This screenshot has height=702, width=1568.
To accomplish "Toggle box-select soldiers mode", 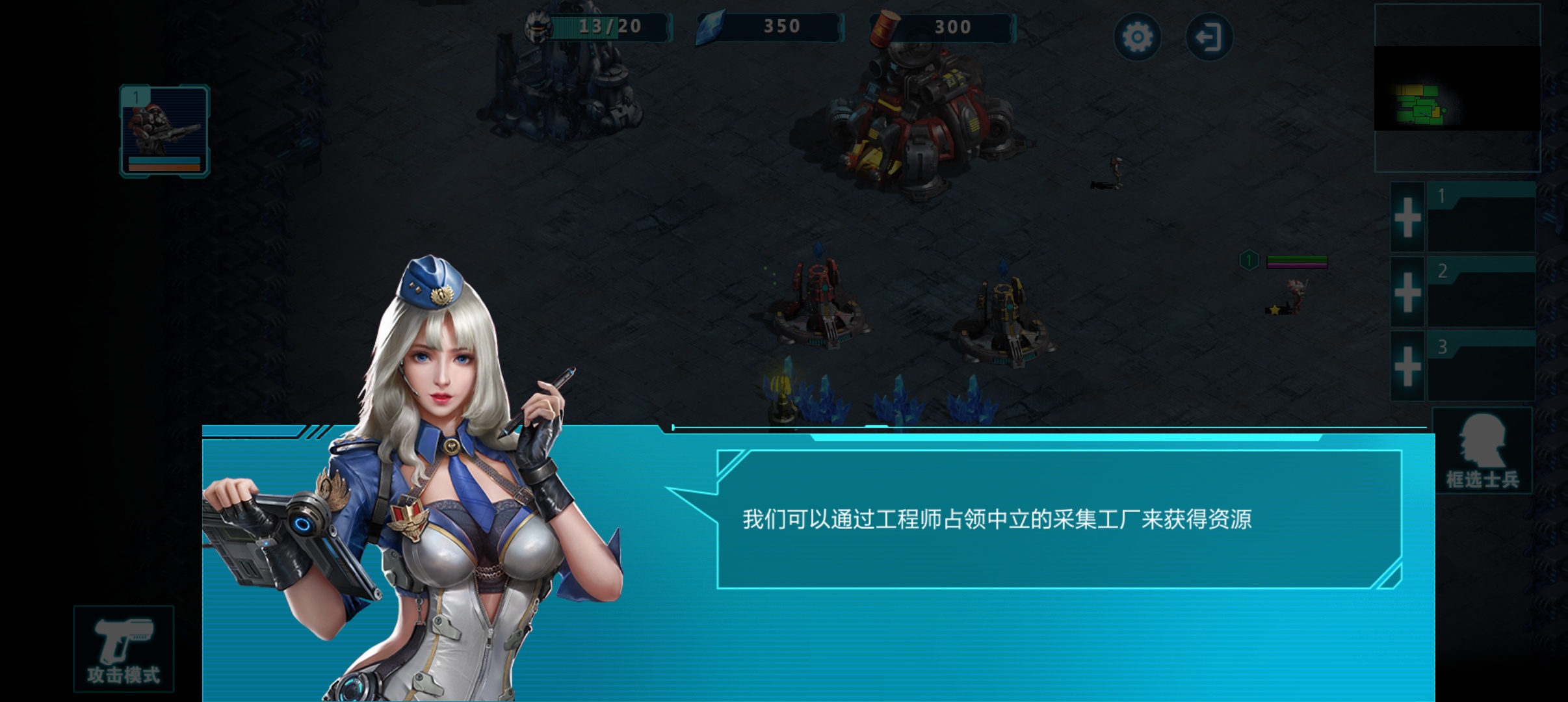I will pos(1482,452).
